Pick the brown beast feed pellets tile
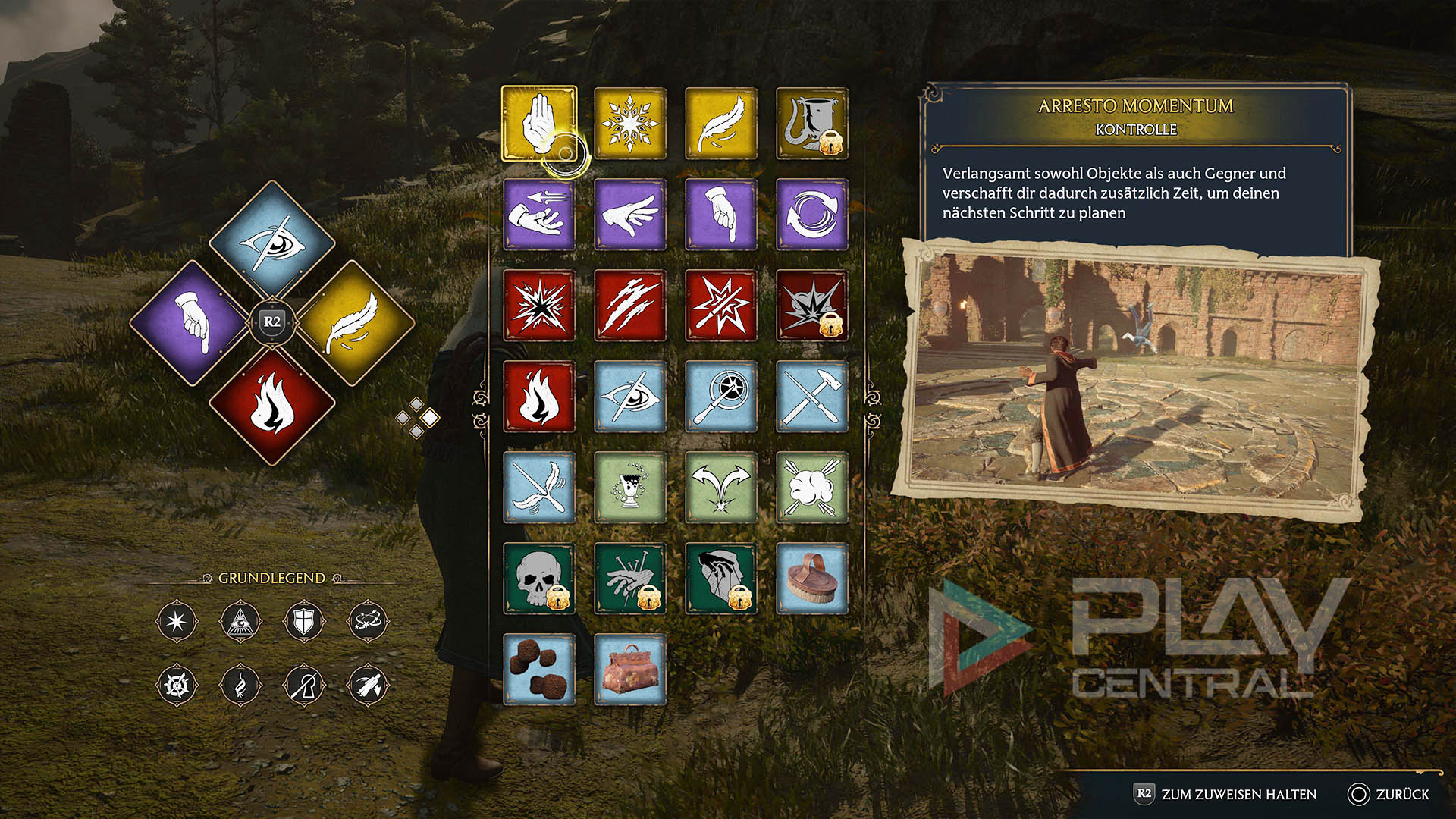 538,669
